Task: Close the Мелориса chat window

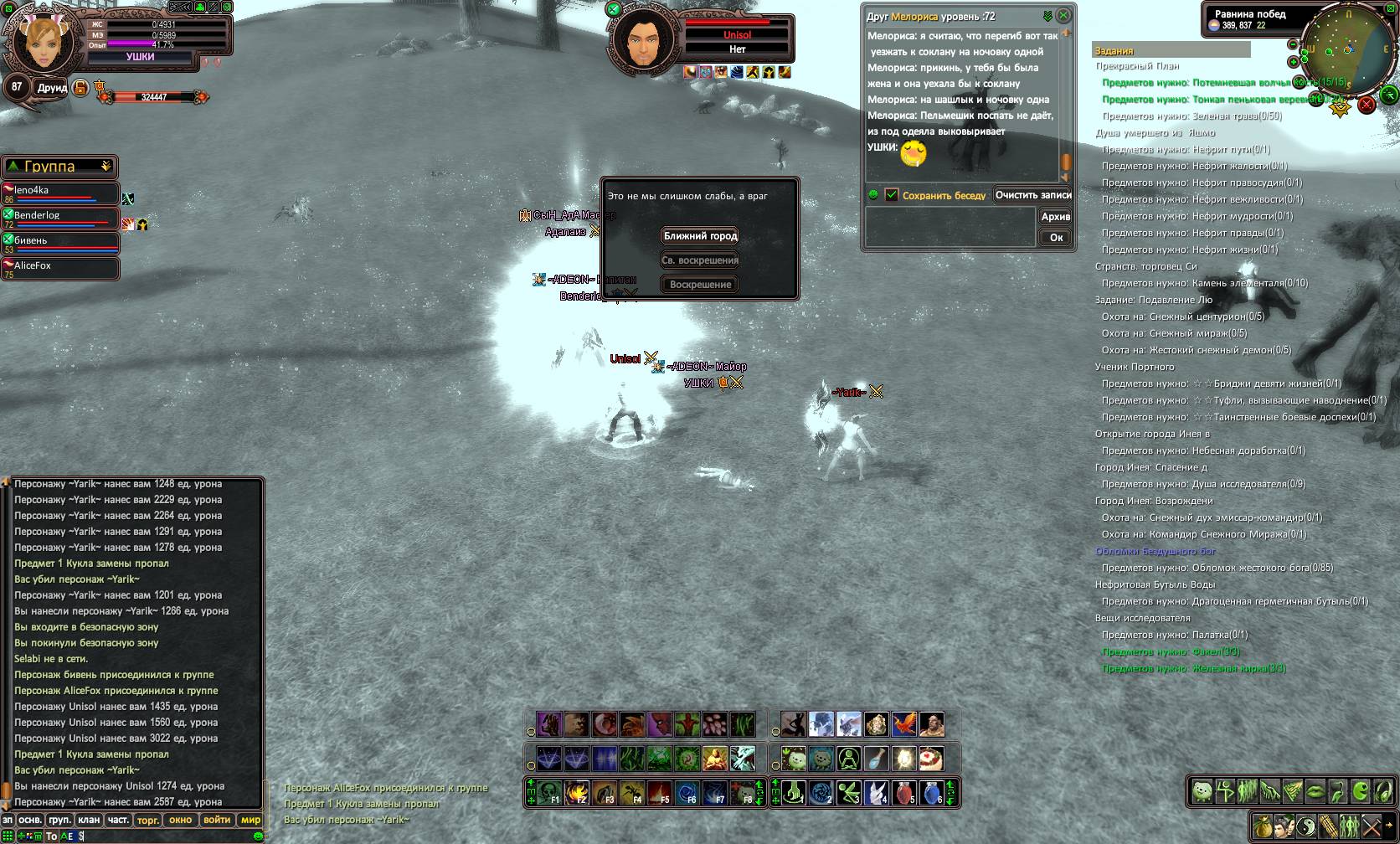Action: (x=1063, y=16)
